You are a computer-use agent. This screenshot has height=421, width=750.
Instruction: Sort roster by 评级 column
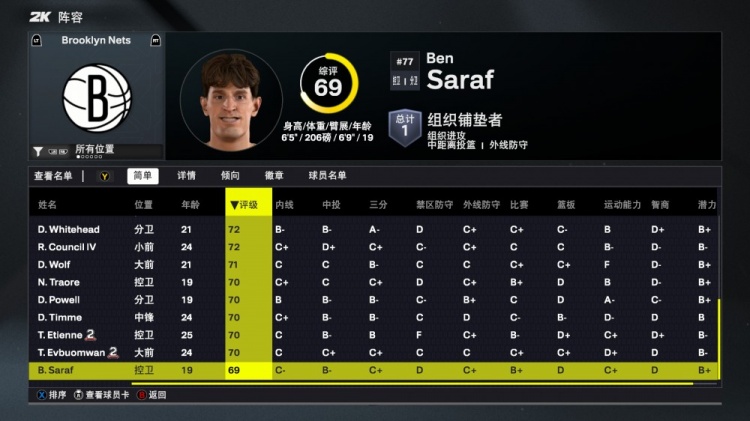247,205
